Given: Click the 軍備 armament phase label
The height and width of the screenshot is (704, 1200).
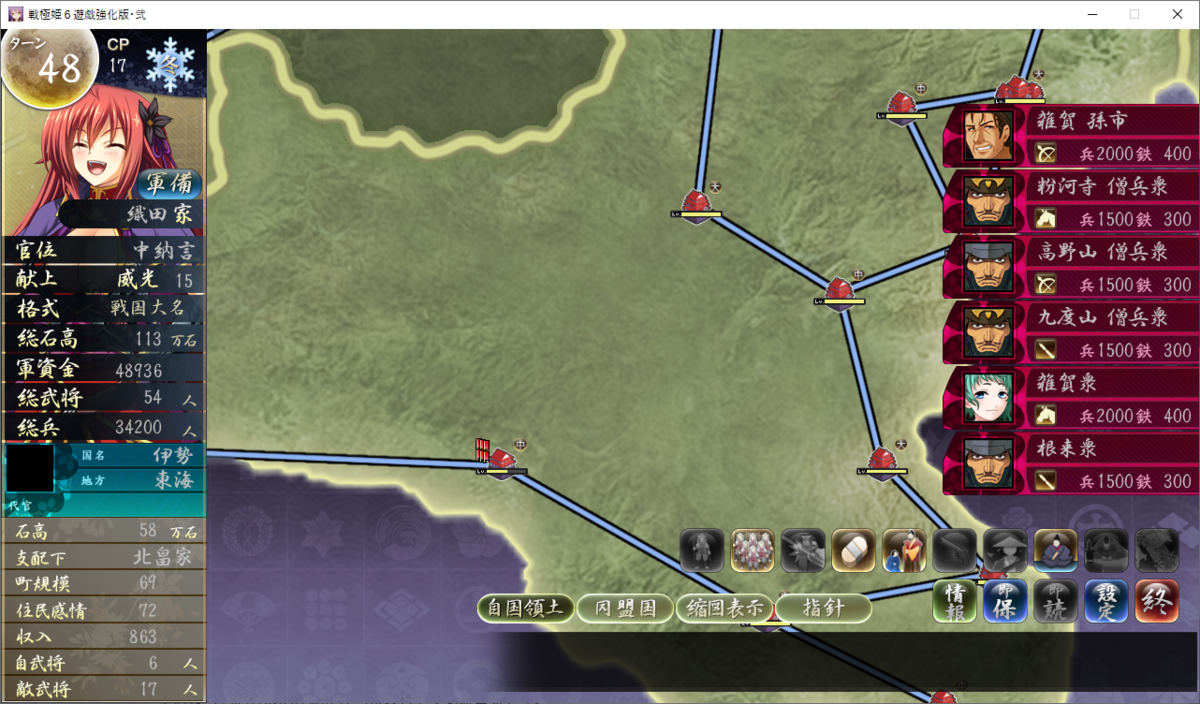Looking at the screenshot, I should pos(169,184).
